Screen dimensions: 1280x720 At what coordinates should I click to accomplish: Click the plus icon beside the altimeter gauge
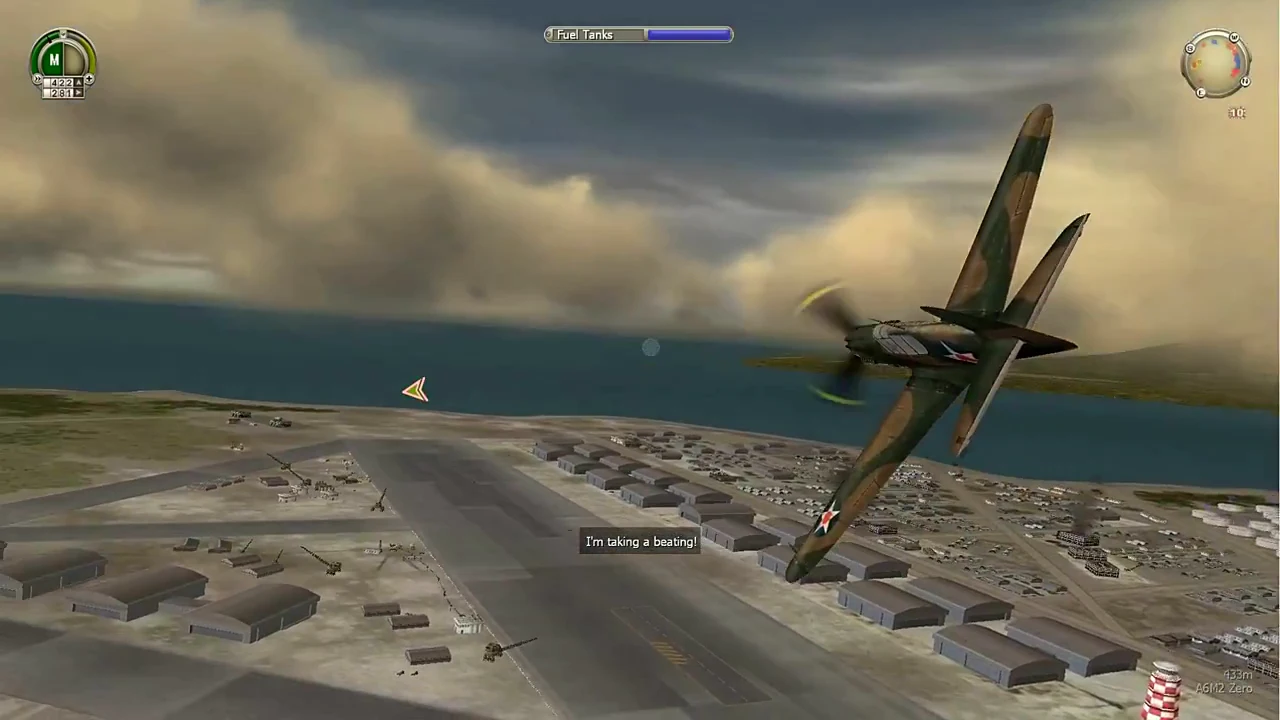pos(90,78)
